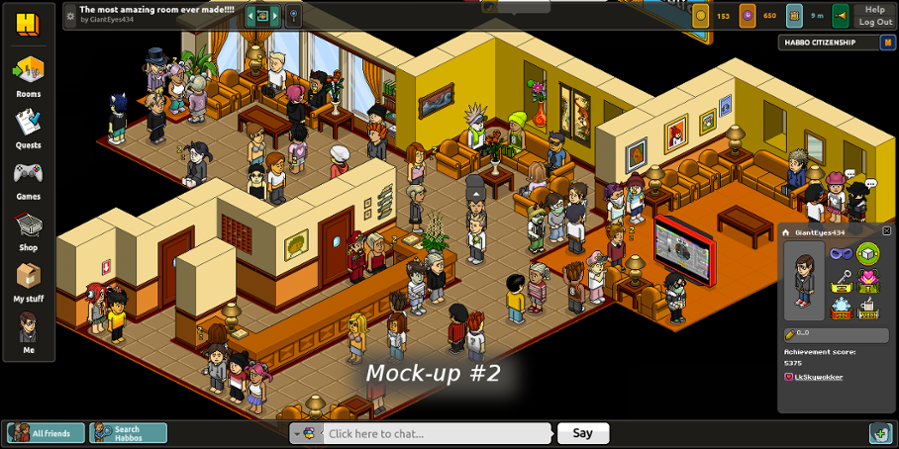This screenshot has height=449, width=899.
Task: Focus the chat input field
Action: (435, 433)
